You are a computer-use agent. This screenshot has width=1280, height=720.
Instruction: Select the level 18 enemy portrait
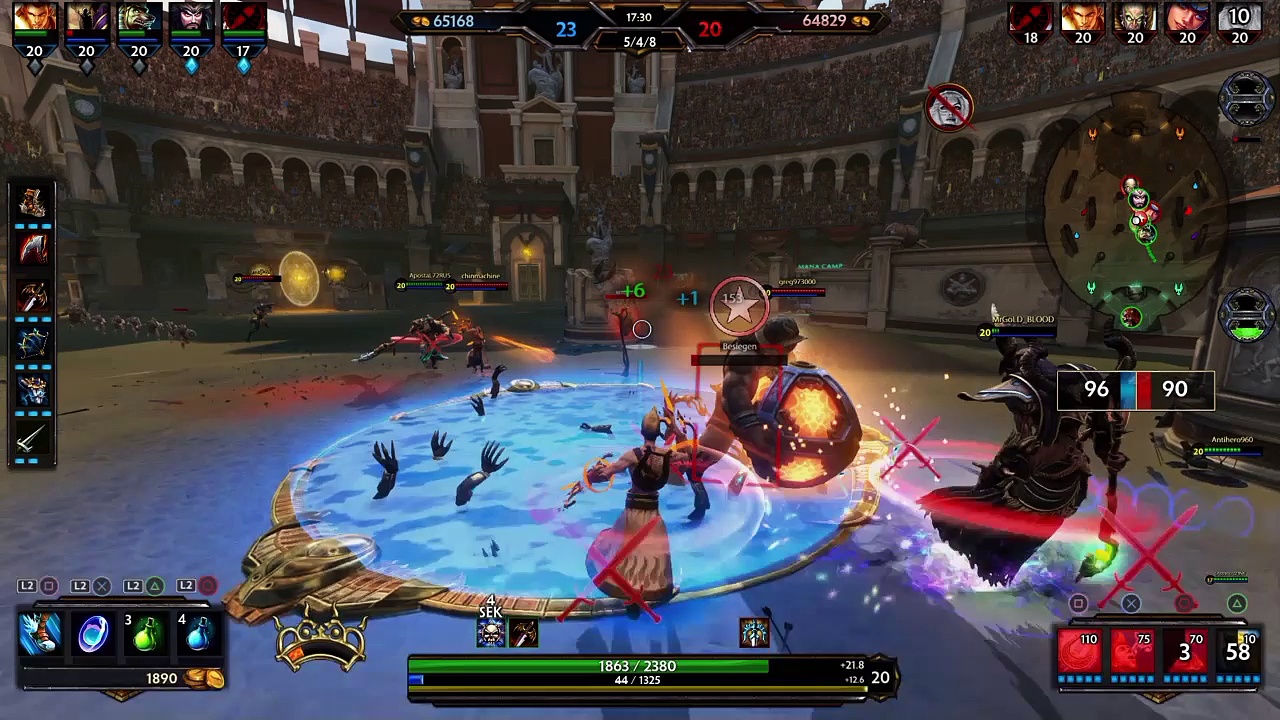[x=1030, y=20]
